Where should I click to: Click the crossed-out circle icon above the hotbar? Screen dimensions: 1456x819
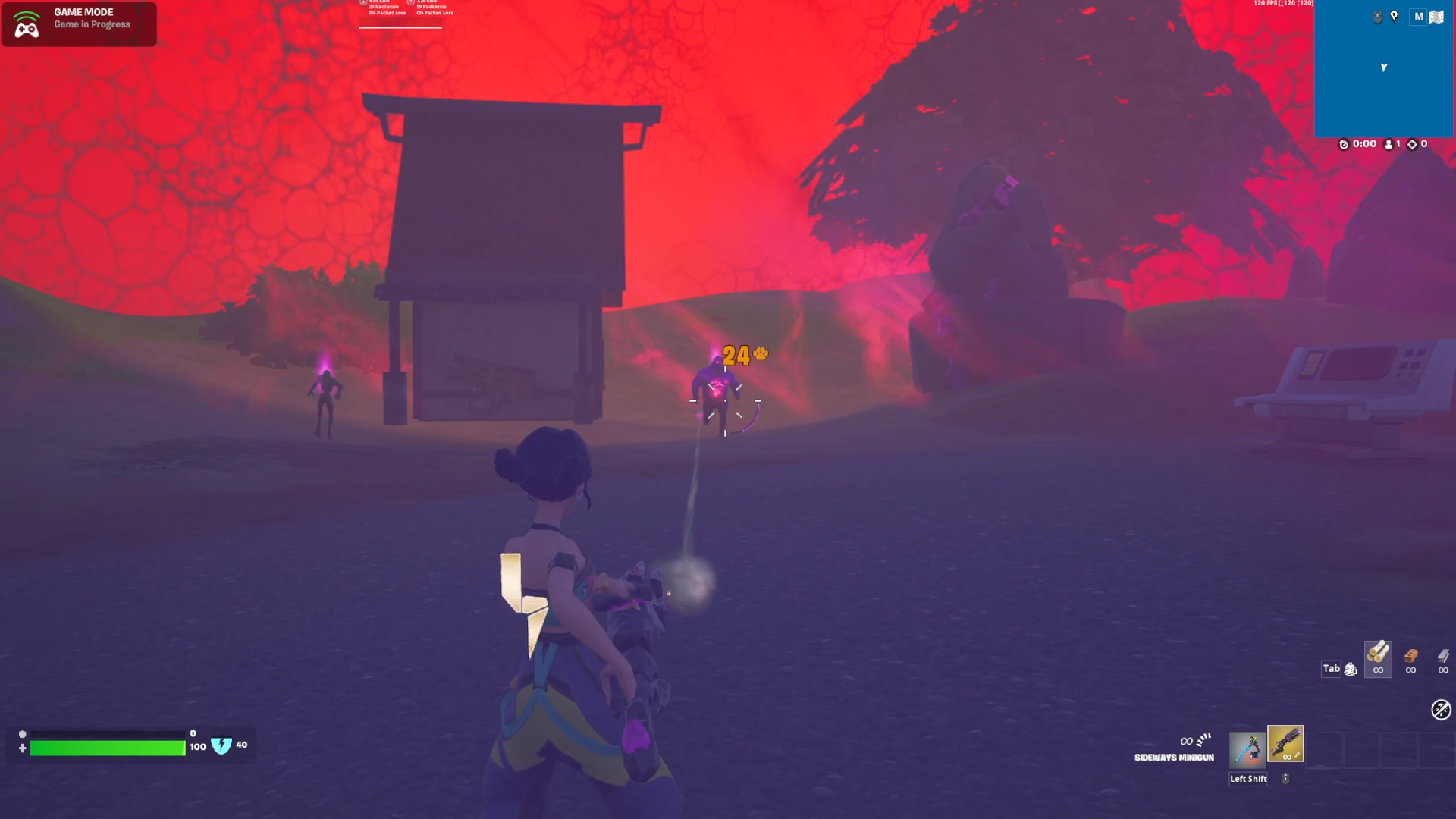tap(1441, 710)
